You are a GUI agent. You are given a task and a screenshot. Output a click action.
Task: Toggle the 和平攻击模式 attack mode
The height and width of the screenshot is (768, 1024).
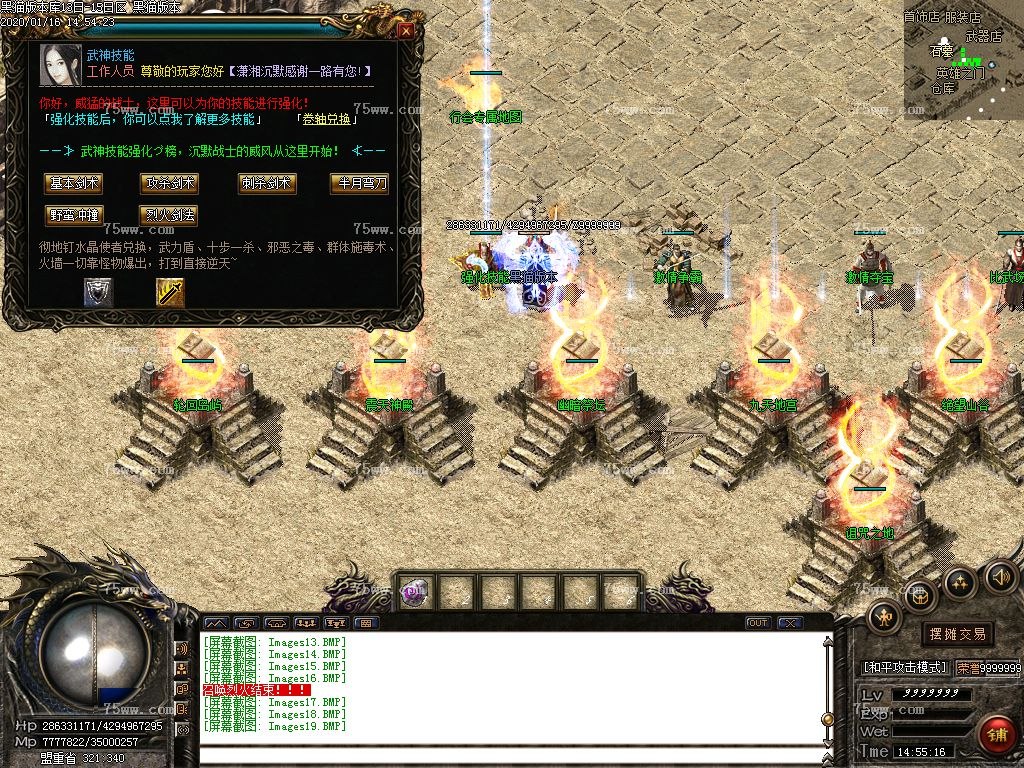click(904, 667)
